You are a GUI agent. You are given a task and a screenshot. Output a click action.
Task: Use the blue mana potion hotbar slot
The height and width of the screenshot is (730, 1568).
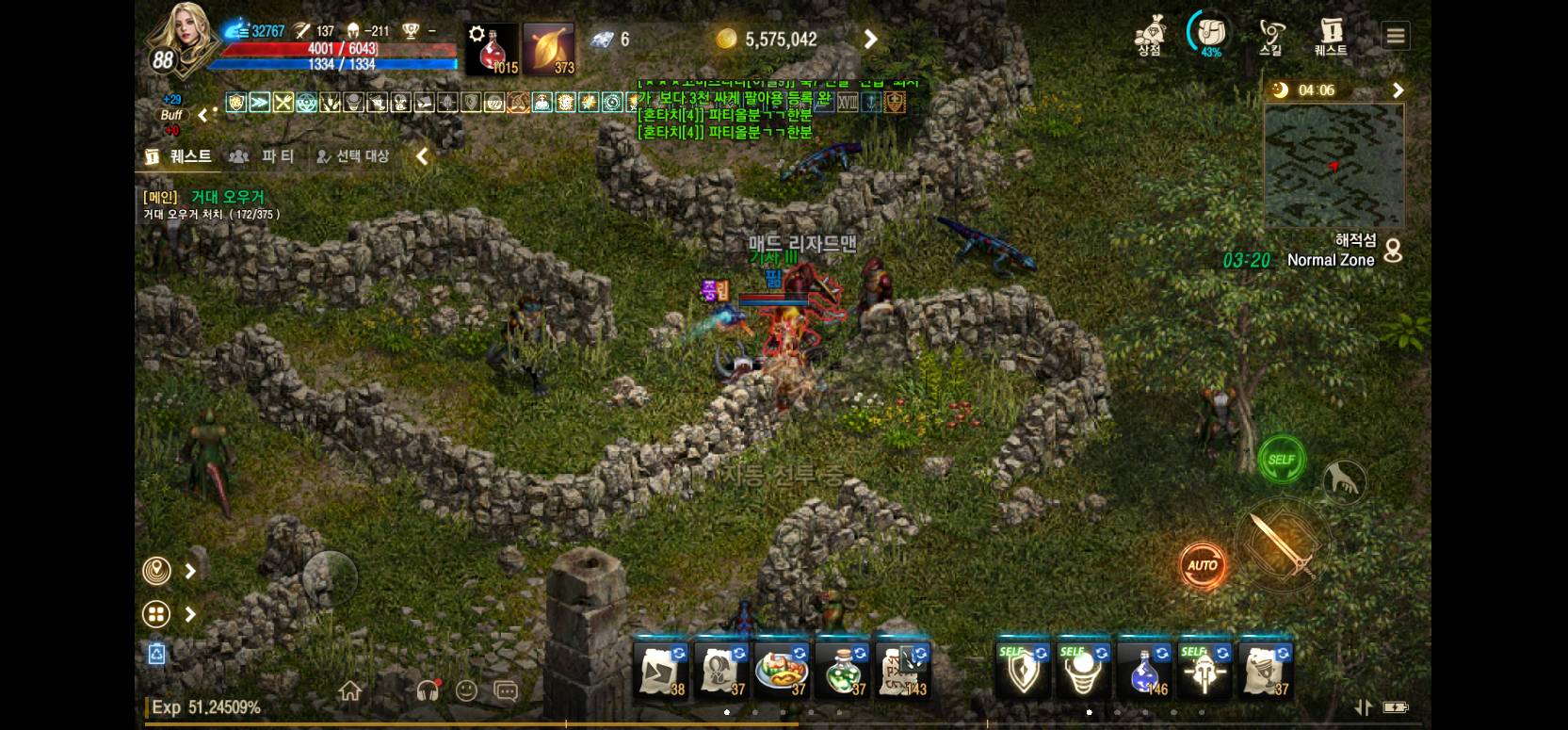click(x=1143, y=671)
